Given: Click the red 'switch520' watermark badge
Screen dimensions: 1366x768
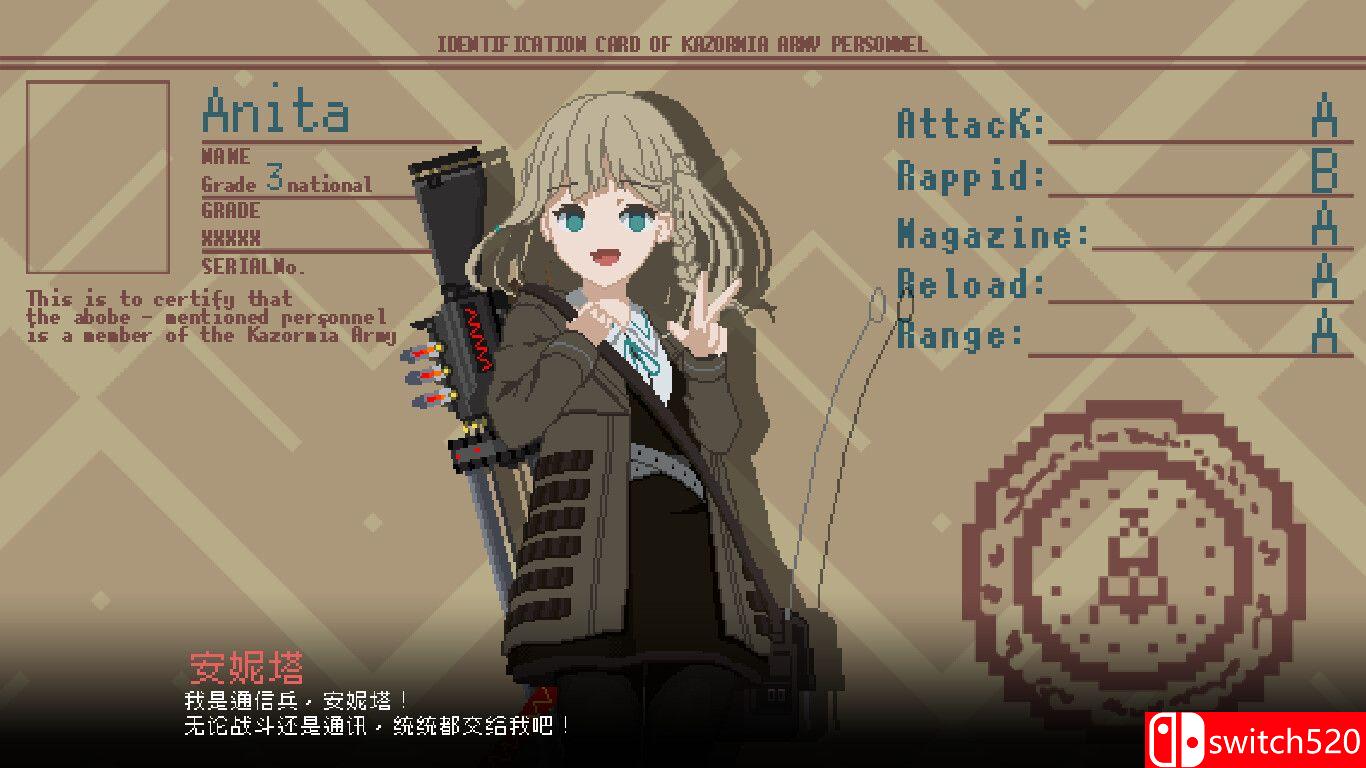Looking at the screenshot, I should pyautogui.click(x=1260, y=740).
